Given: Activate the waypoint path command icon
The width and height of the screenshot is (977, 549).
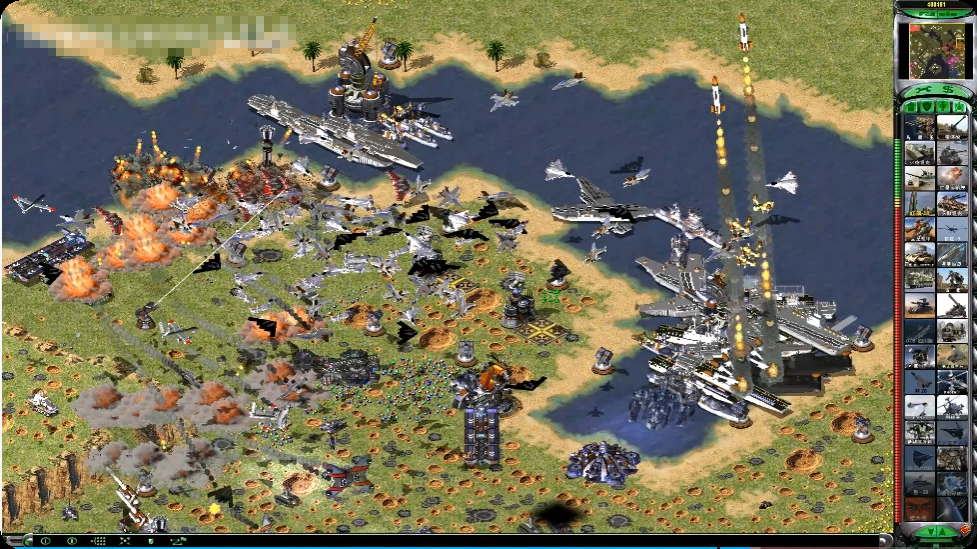Looking at the screenshot, I should (x=180, y=541).
